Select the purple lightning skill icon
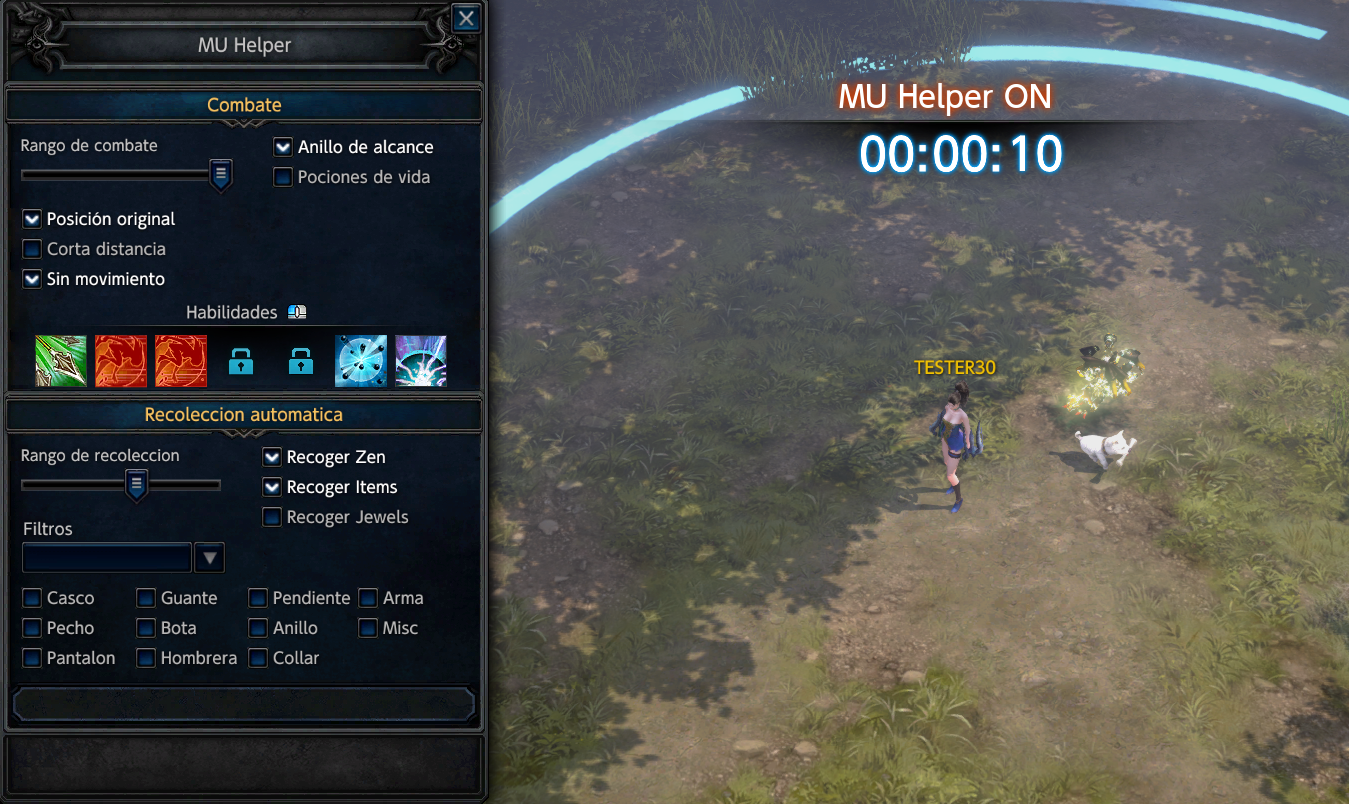The image size is (1349, 804). coord(421,361)
